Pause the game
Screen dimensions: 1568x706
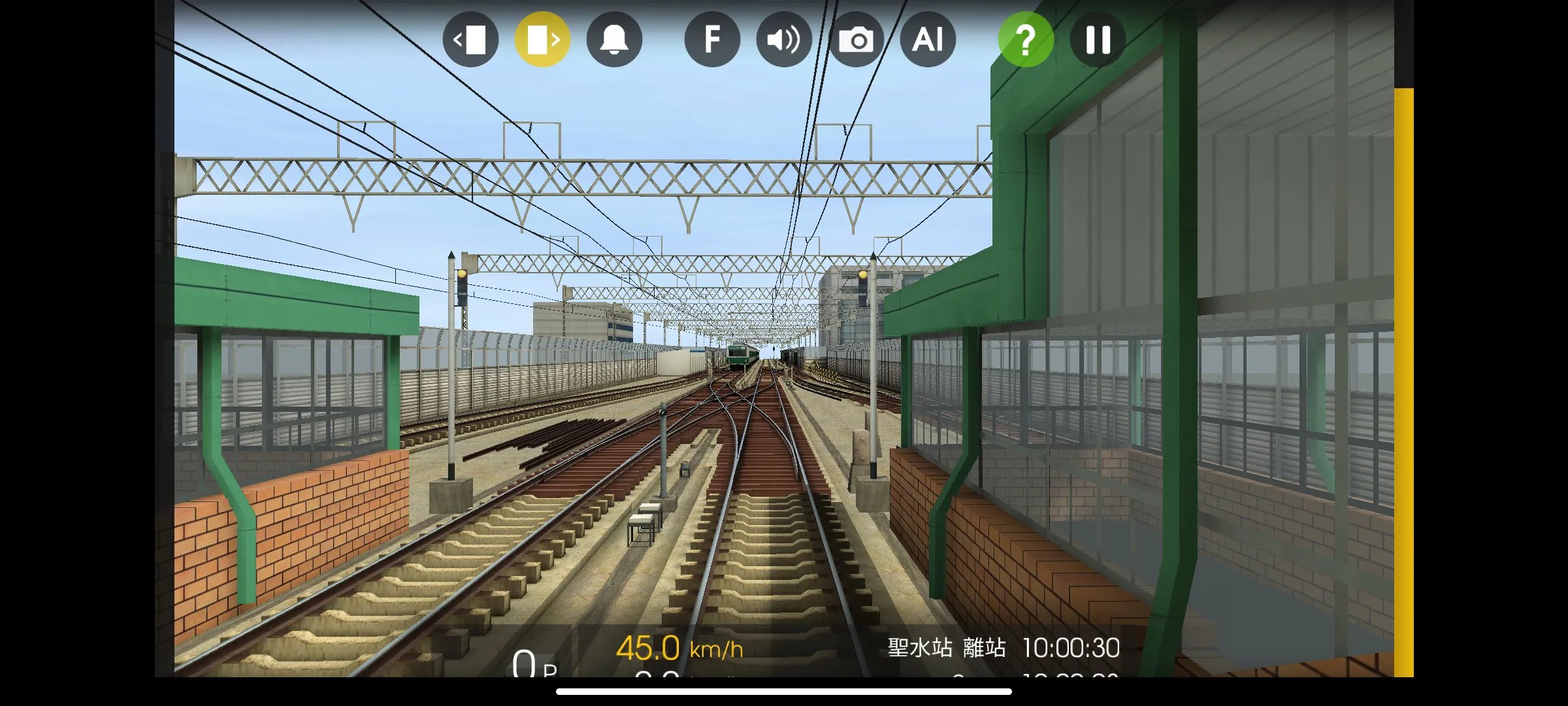1098,39
